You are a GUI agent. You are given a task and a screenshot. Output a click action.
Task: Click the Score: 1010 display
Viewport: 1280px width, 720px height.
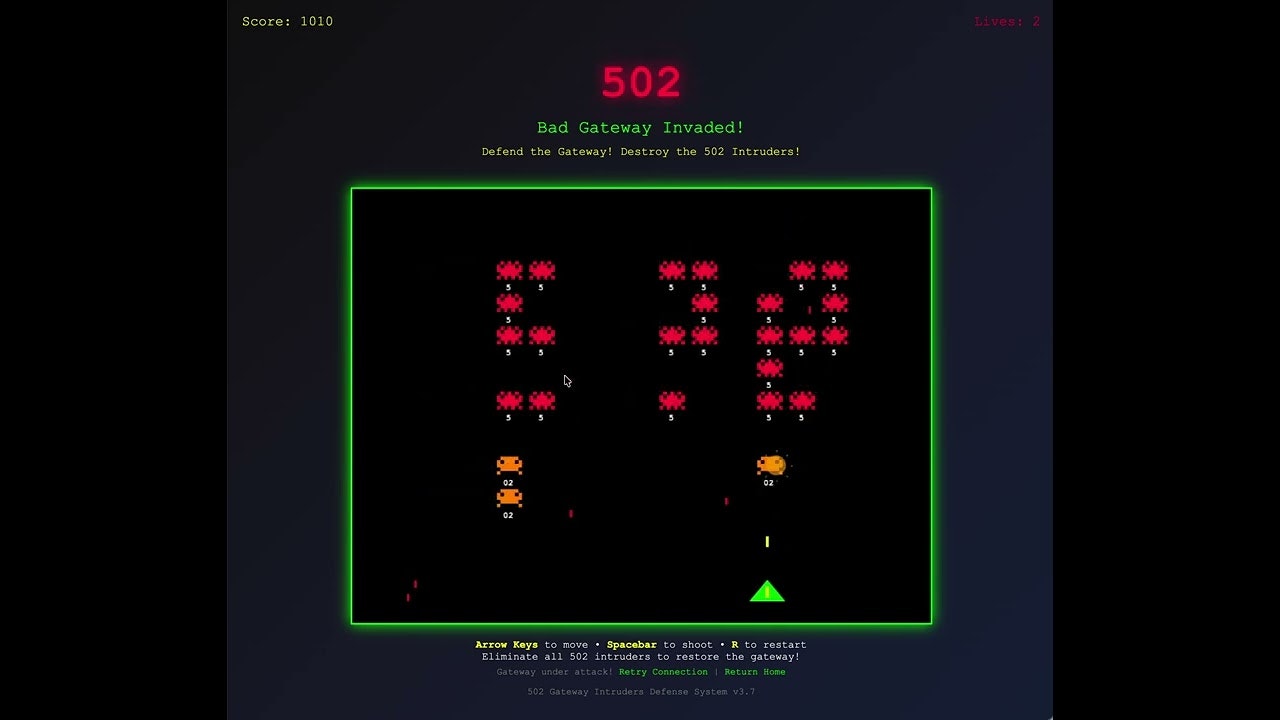[x=287, y=21]
